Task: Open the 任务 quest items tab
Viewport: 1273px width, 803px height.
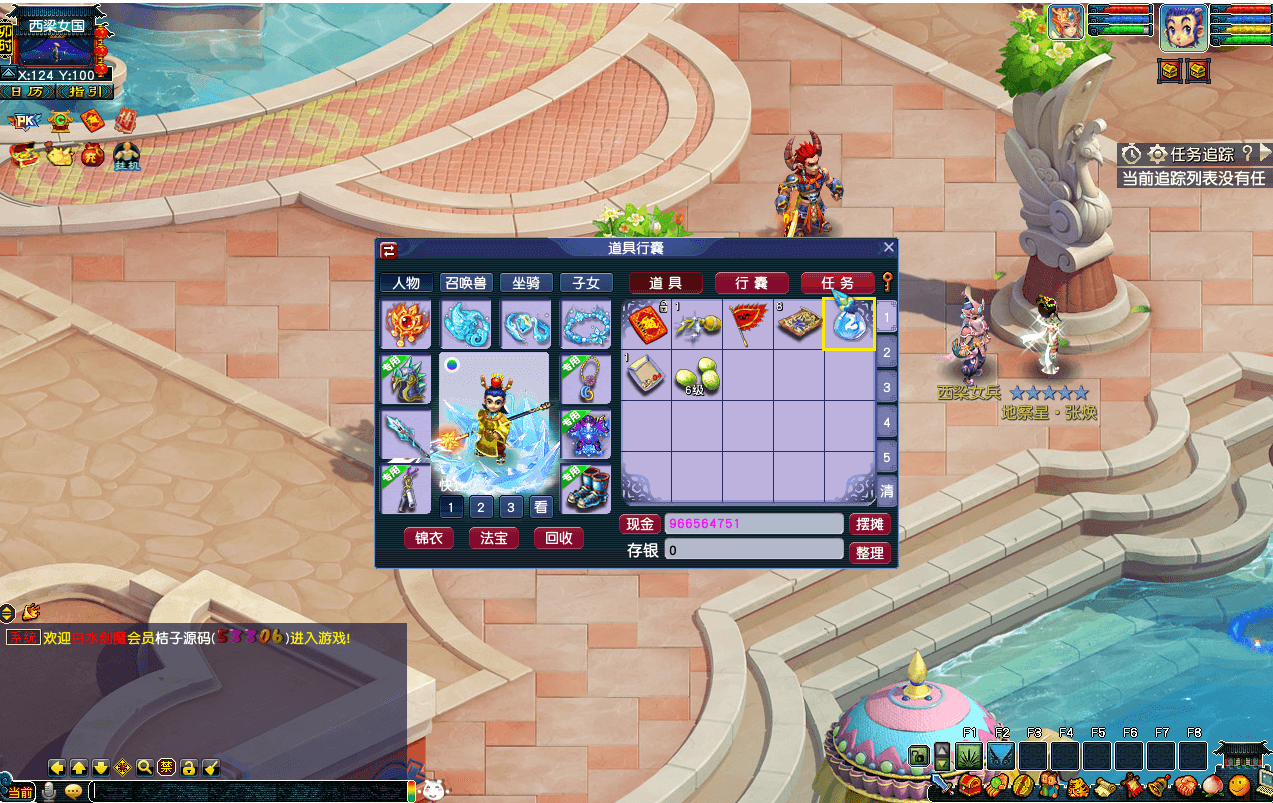Action: (837, 283)
